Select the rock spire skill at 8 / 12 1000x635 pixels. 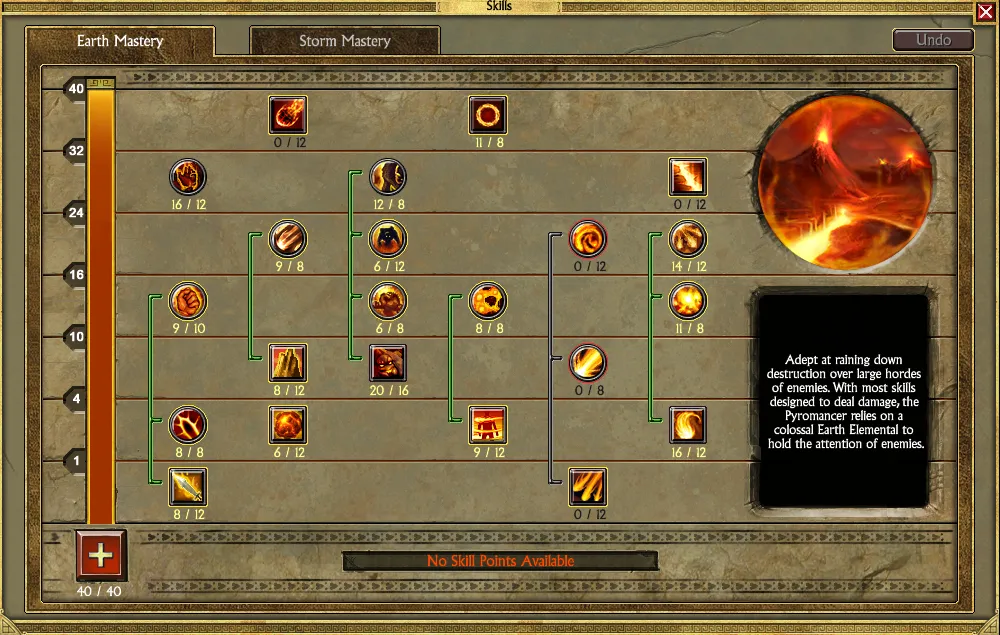pos(288,363)
